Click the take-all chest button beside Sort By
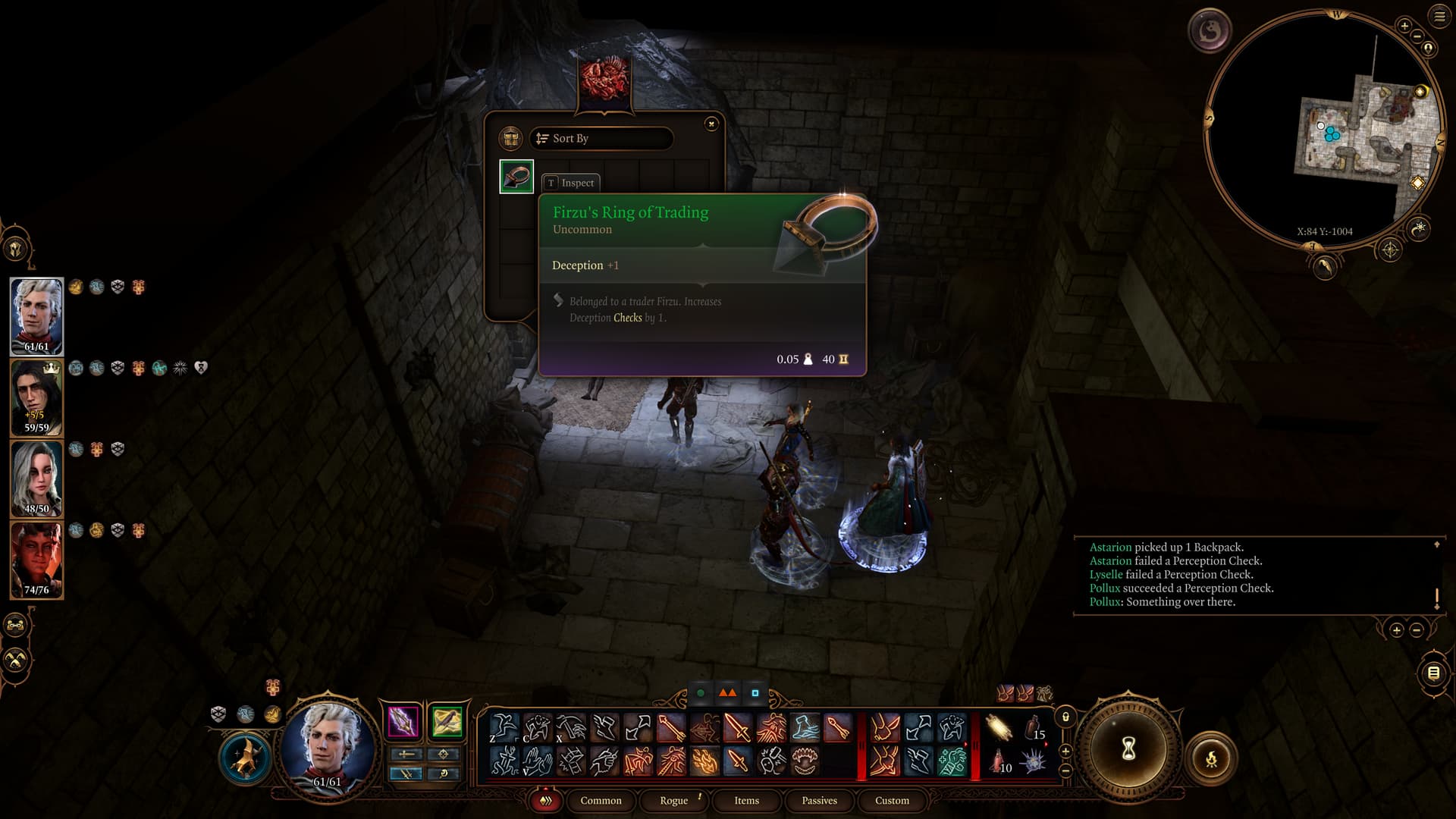This screenshot has height=819, width=1456. [x=510, y=139]
